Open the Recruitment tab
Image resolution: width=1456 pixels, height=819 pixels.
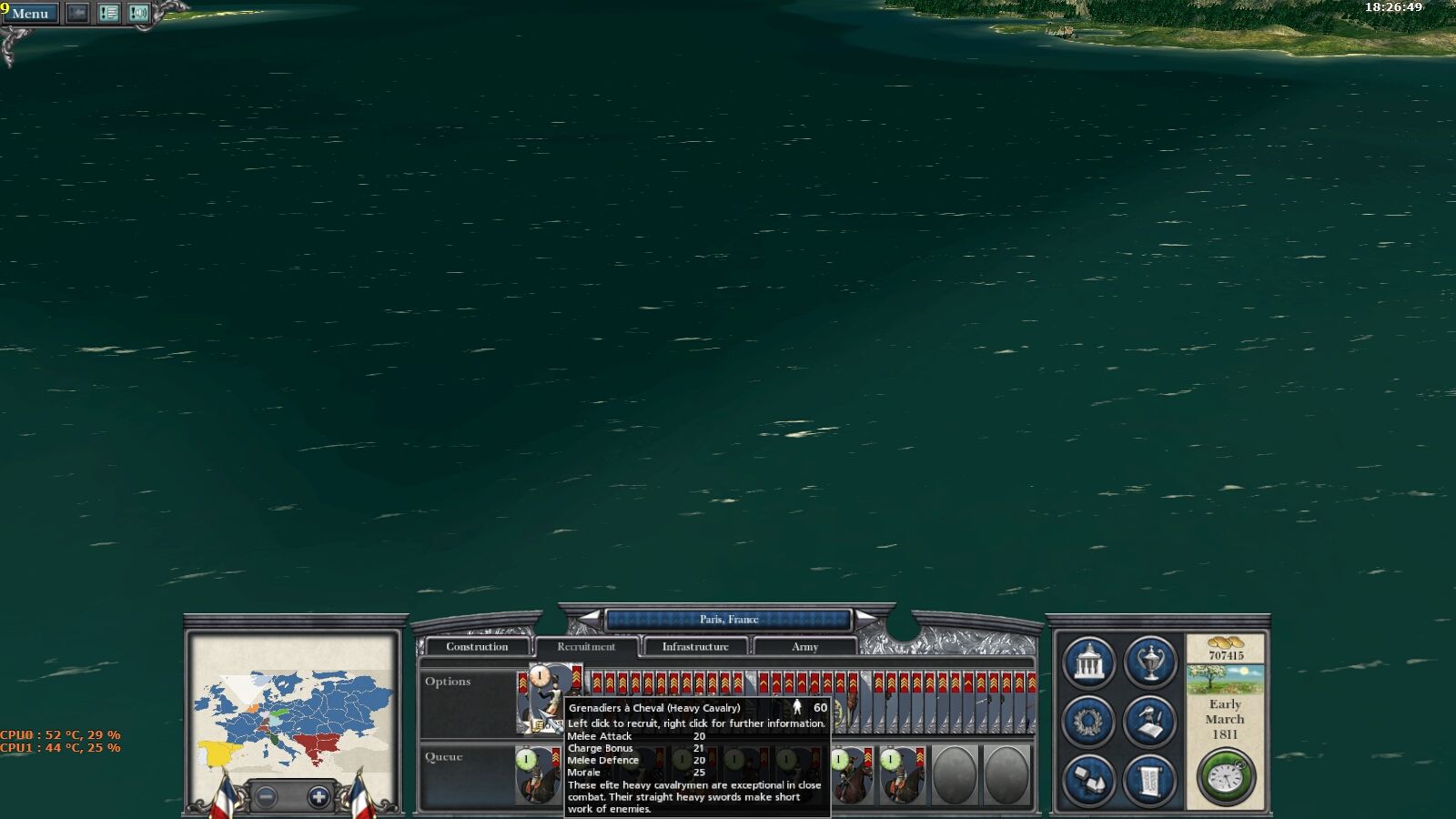[x=586, y=647]
